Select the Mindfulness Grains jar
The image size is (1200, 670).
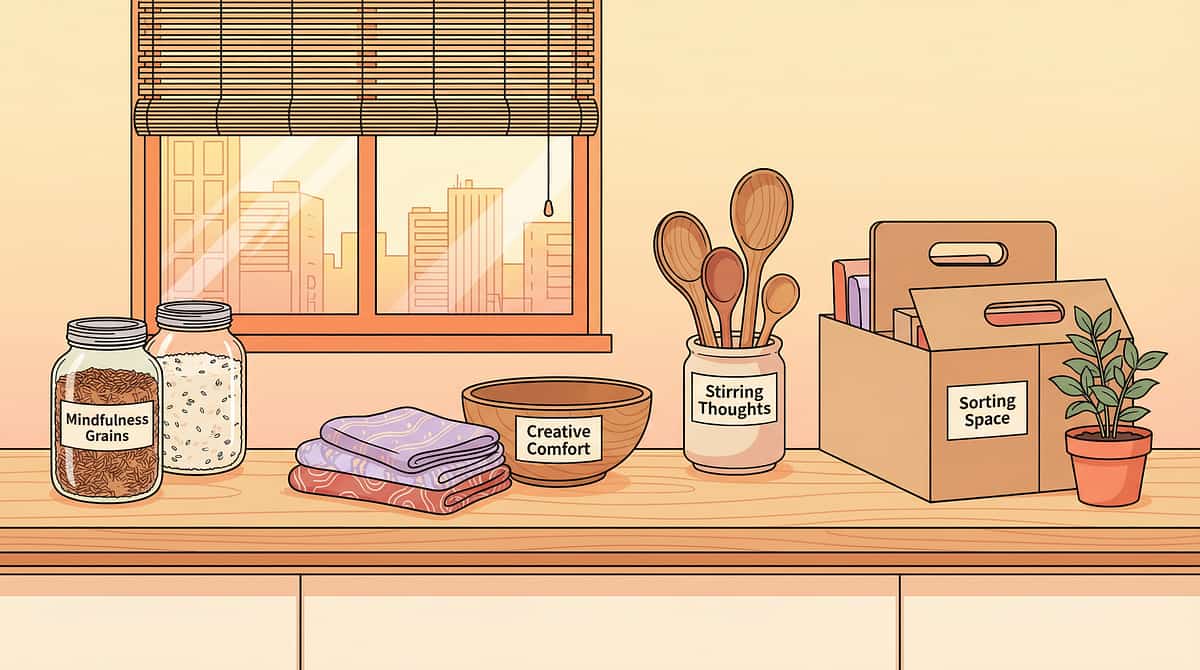pyautogui.click(x=107, y=420)
